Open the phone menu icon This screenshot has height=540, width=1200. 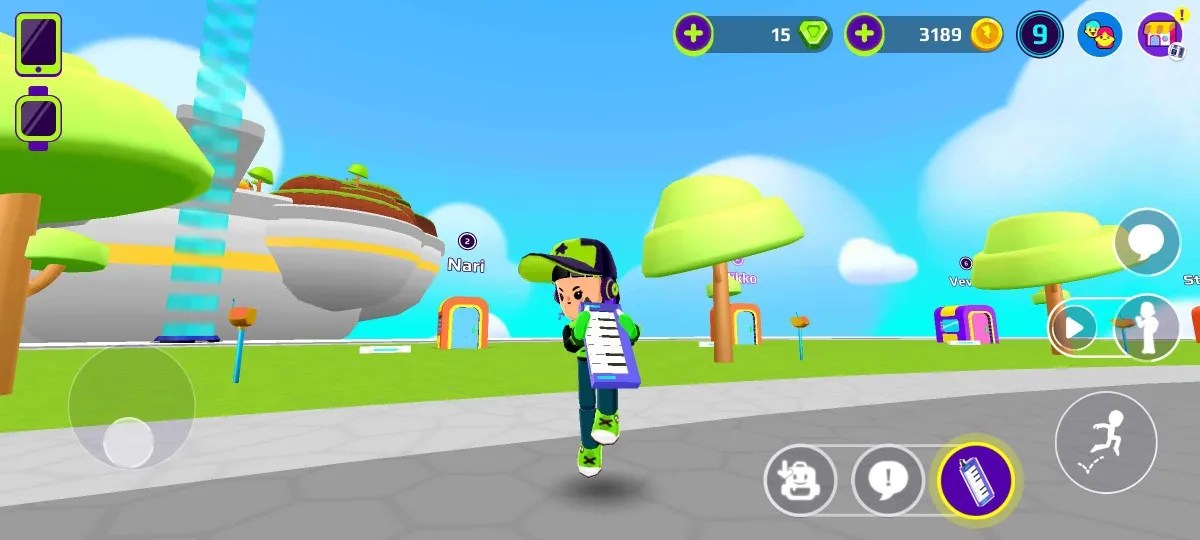[38, 44]
